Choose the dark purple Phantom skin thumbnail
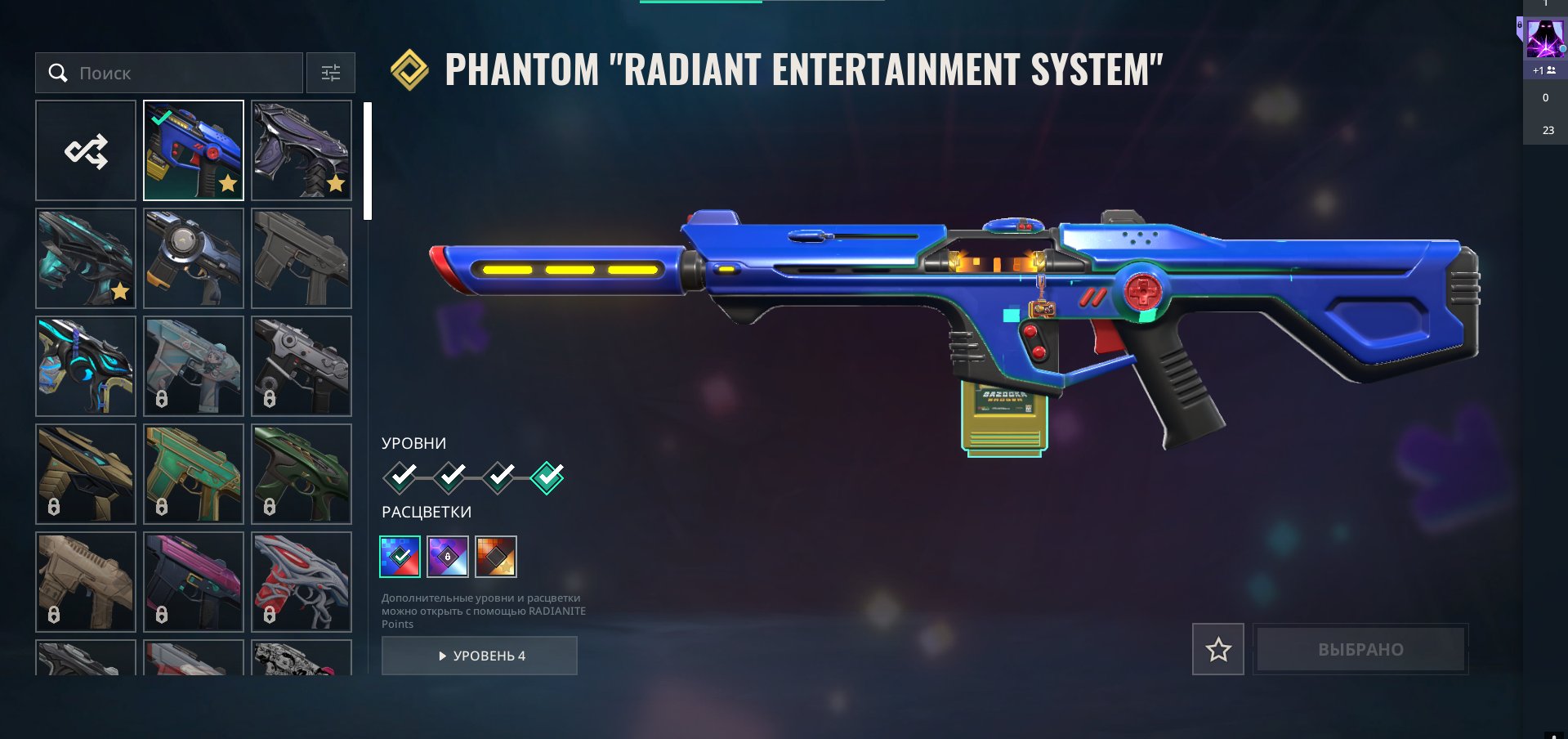Screen dimensions: 1568x739 302,150
